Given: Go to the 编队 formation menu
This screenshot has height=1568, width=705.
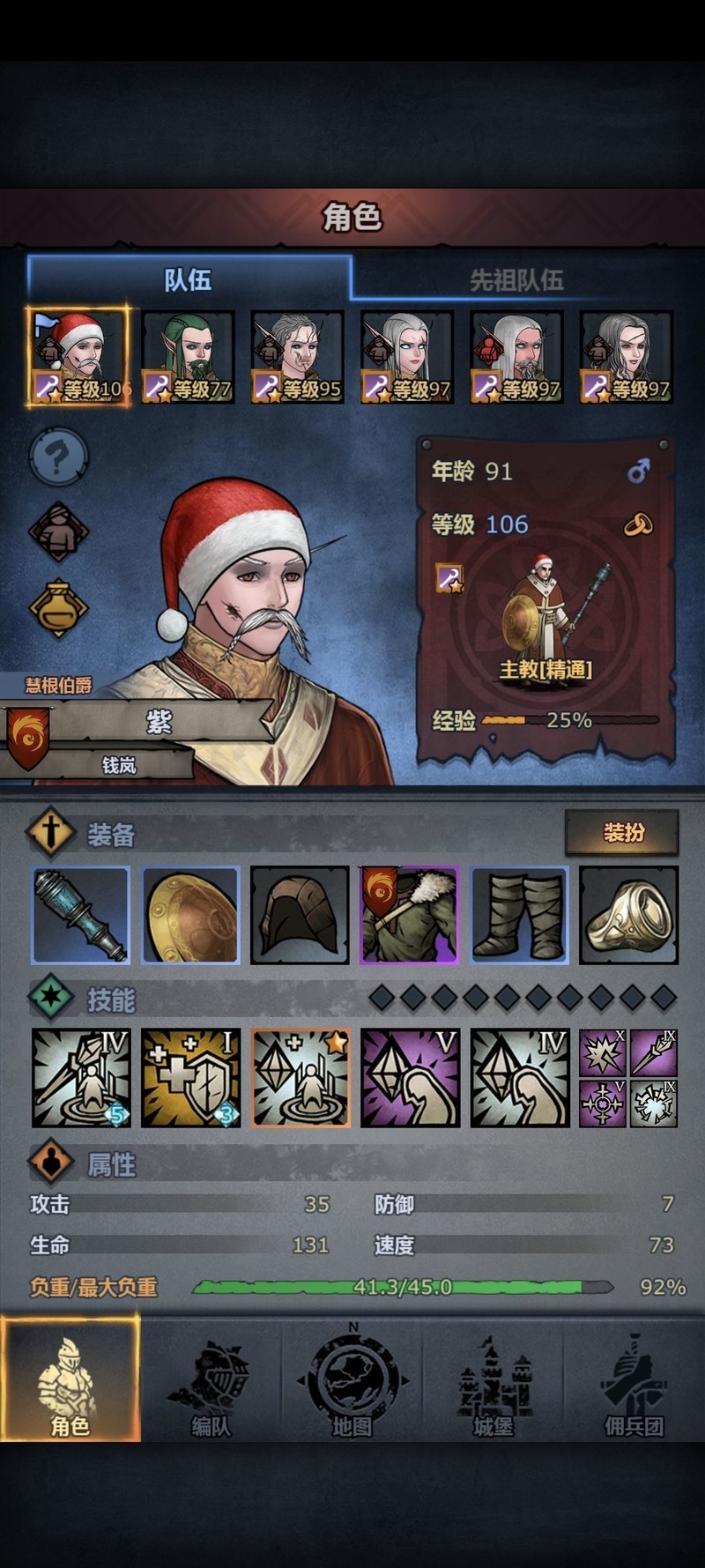Looking at the screenshot, I should (x=211, y=1379).
